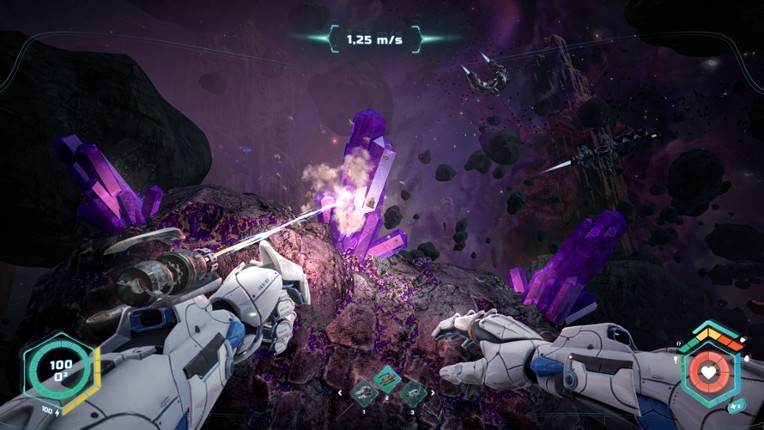Cycle tools with the left arrow
The width and height of the screenshot is (764, 430).
[x=340, y=393]
